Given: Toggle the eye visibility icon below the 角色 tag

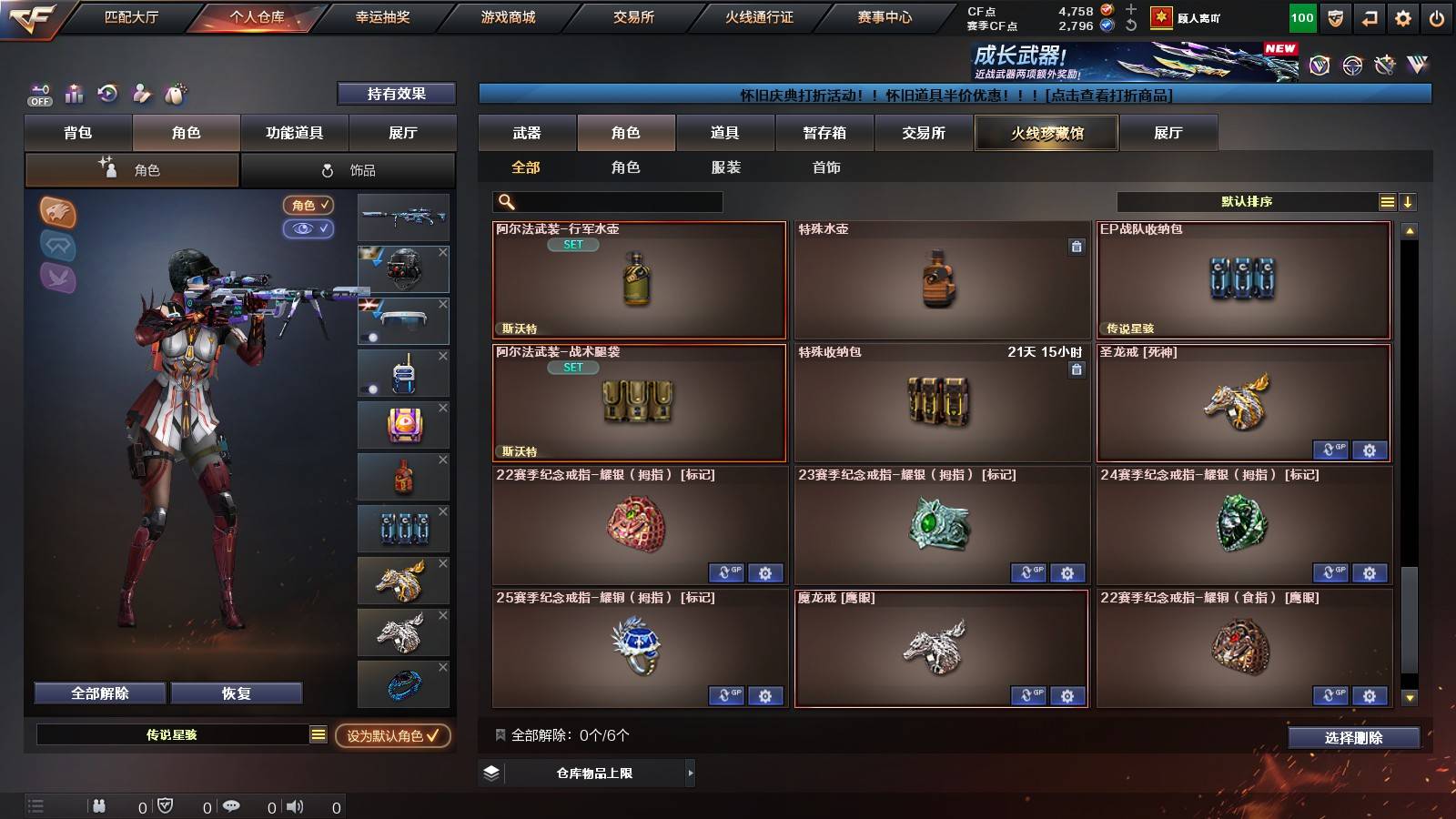Looking at the screenshot, I should (308, 228).
